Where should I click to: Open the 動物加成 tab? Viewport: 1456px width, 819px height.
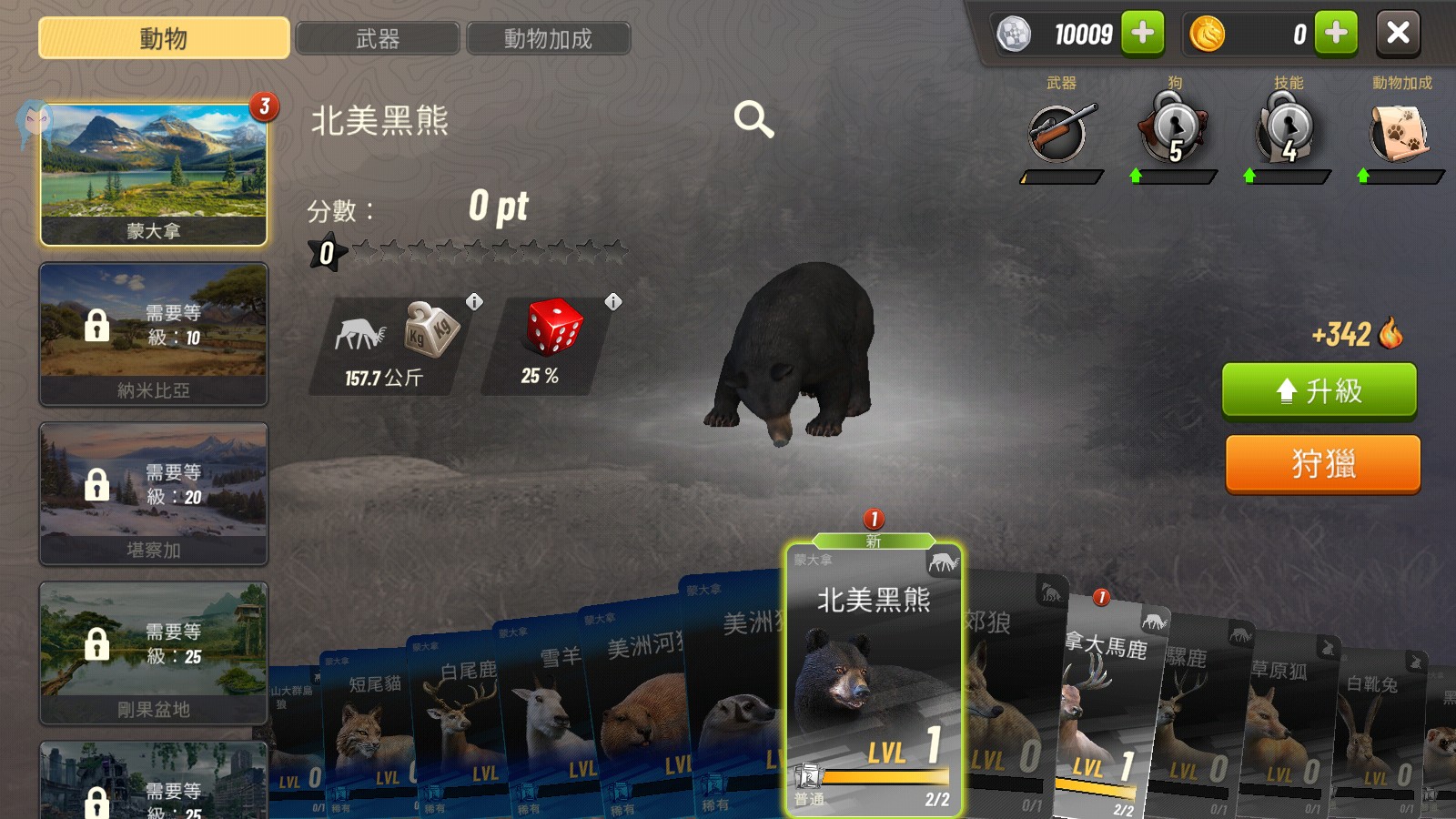point(548,38)
